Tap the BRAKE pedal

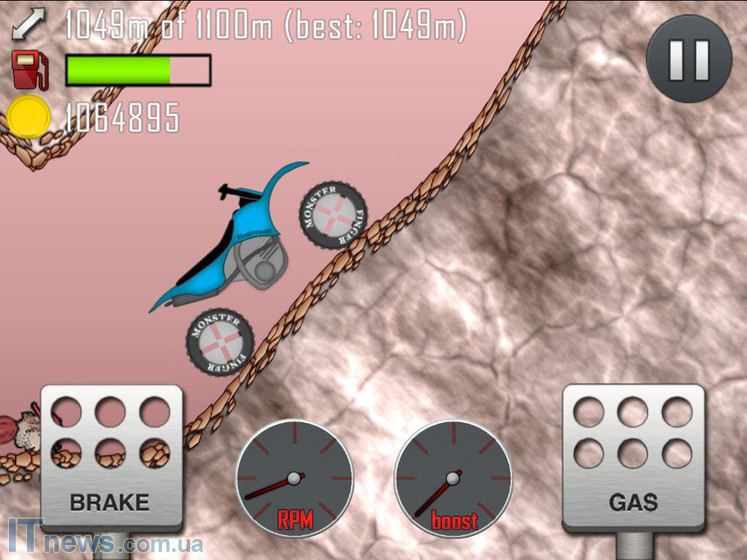coord(111,457)
